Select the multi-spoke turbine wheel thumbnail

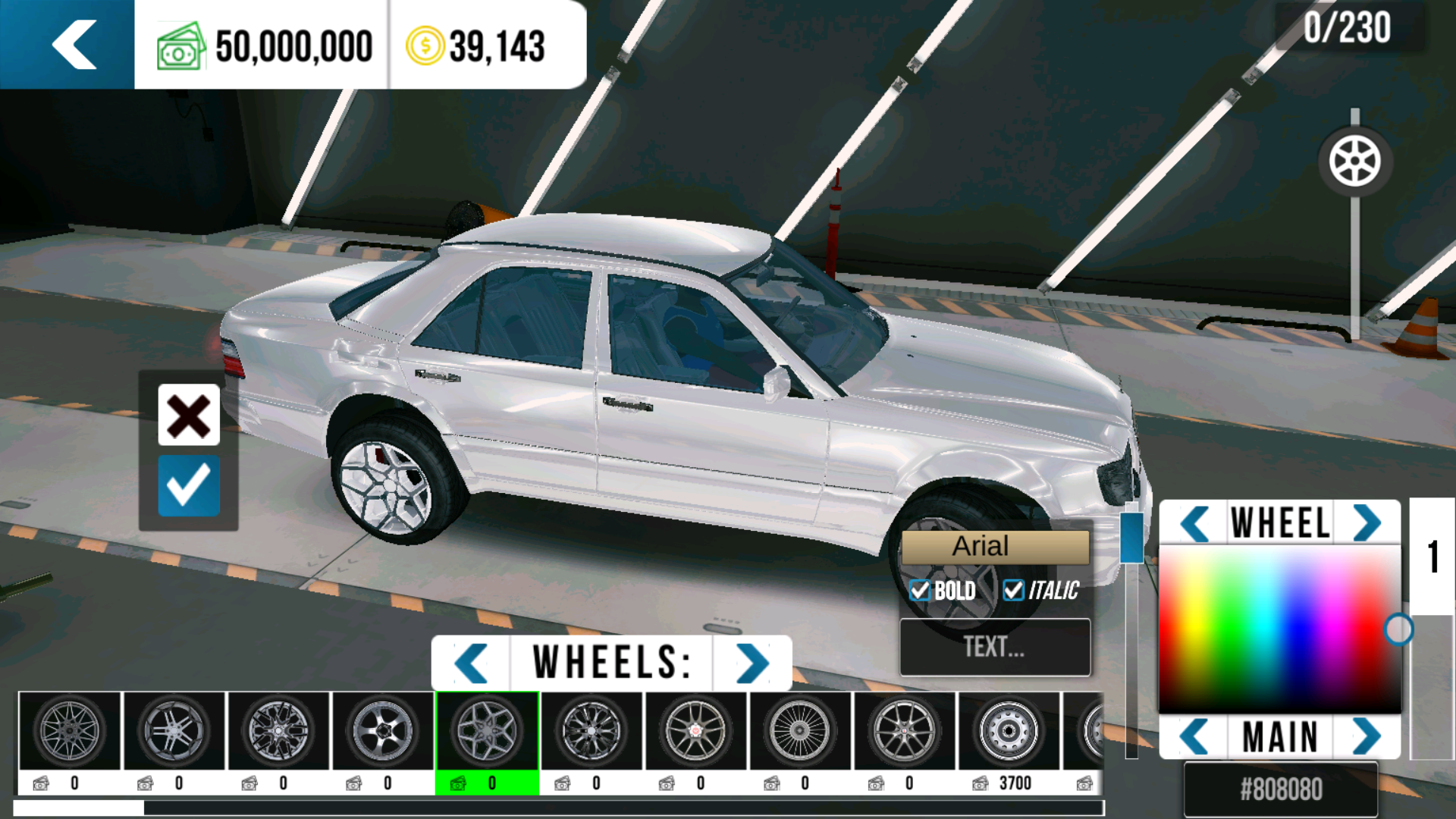point(799,732)
